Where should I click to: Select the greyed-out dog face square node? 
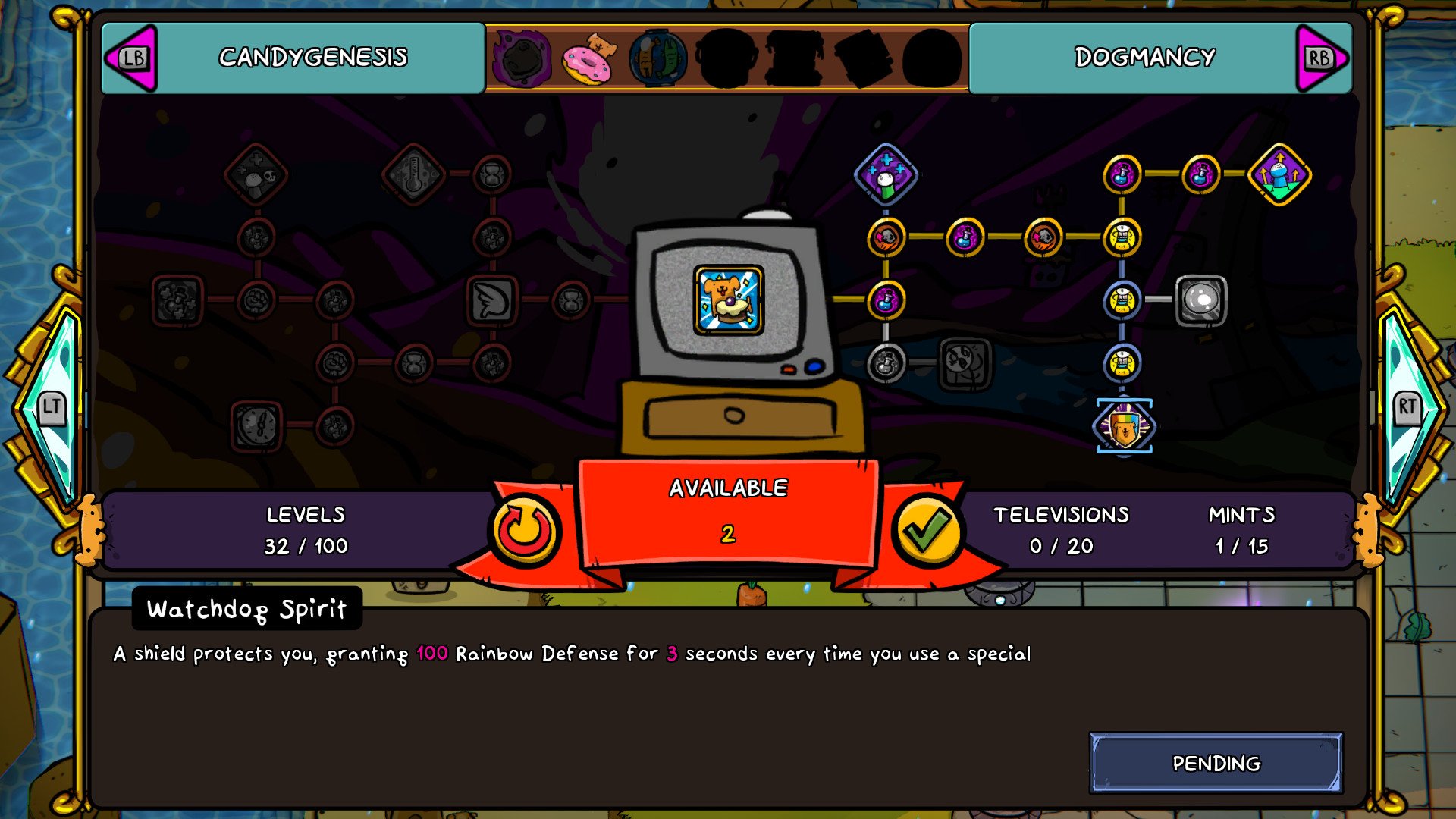coord(965,363)
